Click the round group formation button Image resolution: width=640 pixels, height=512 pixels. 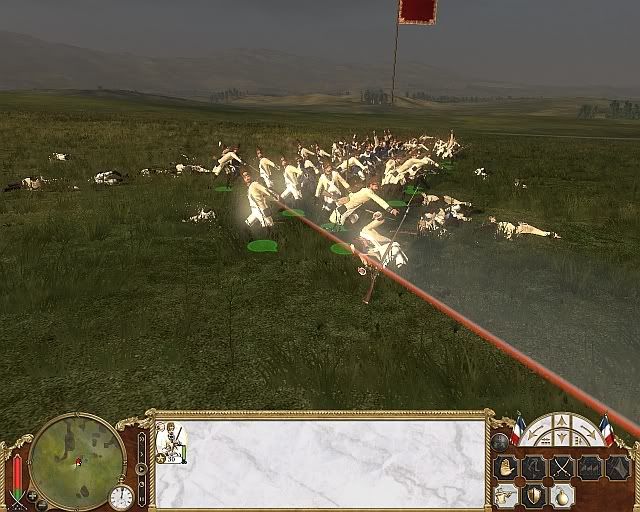click(x=500, y=441)
